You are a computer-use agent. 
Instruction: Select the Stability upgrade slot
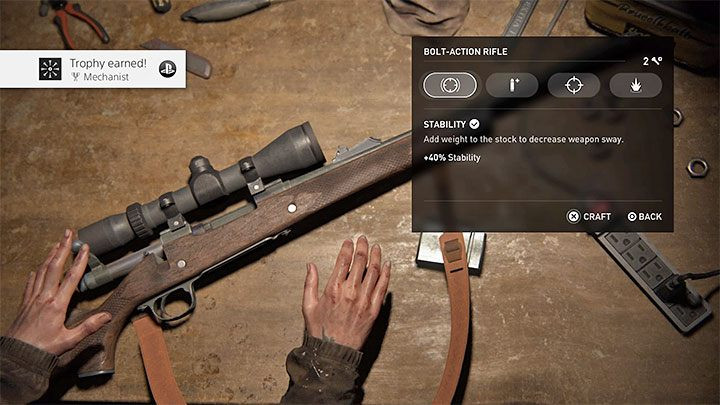[x=450, y=85]
